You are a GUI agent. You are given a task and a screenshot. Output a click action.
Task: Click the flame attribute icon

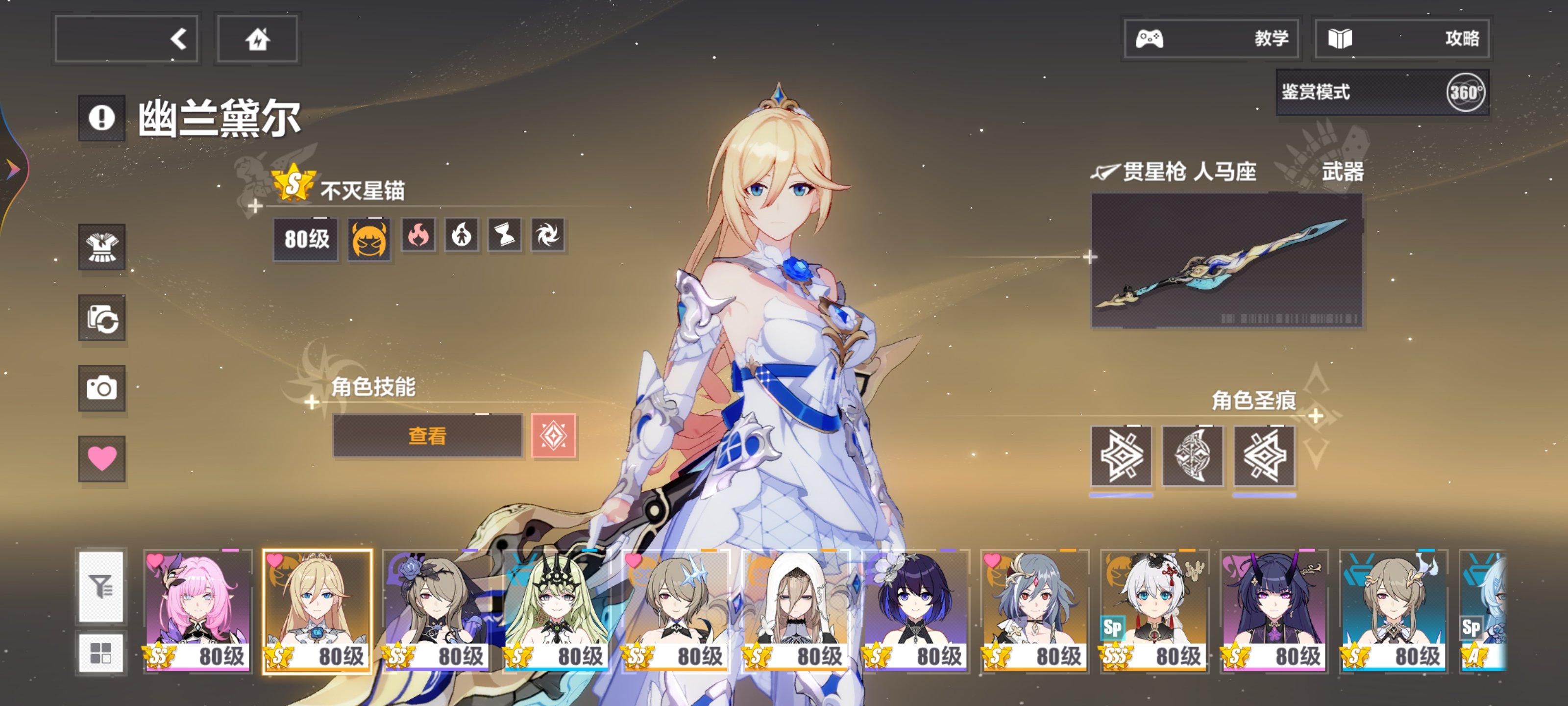tap(419, 235)
